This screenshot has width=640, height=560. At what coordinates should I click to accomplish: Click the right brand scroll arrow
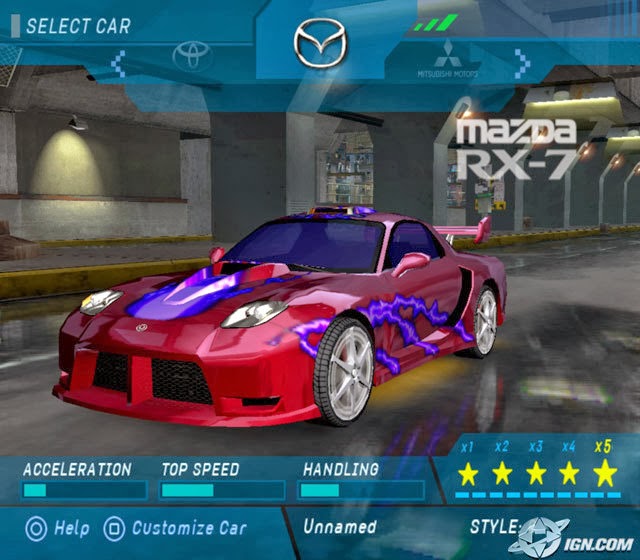coord(521,64)
